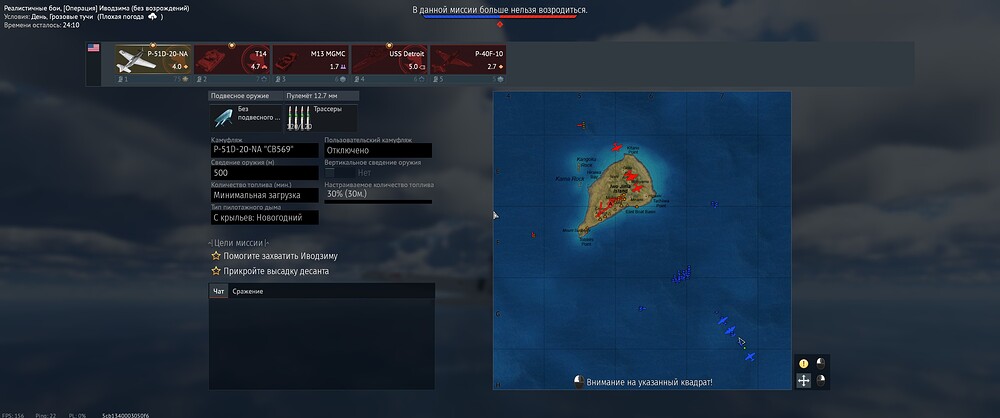Expand the mission objectives header
The image size is (1000, 418).
tap(238, 243)
